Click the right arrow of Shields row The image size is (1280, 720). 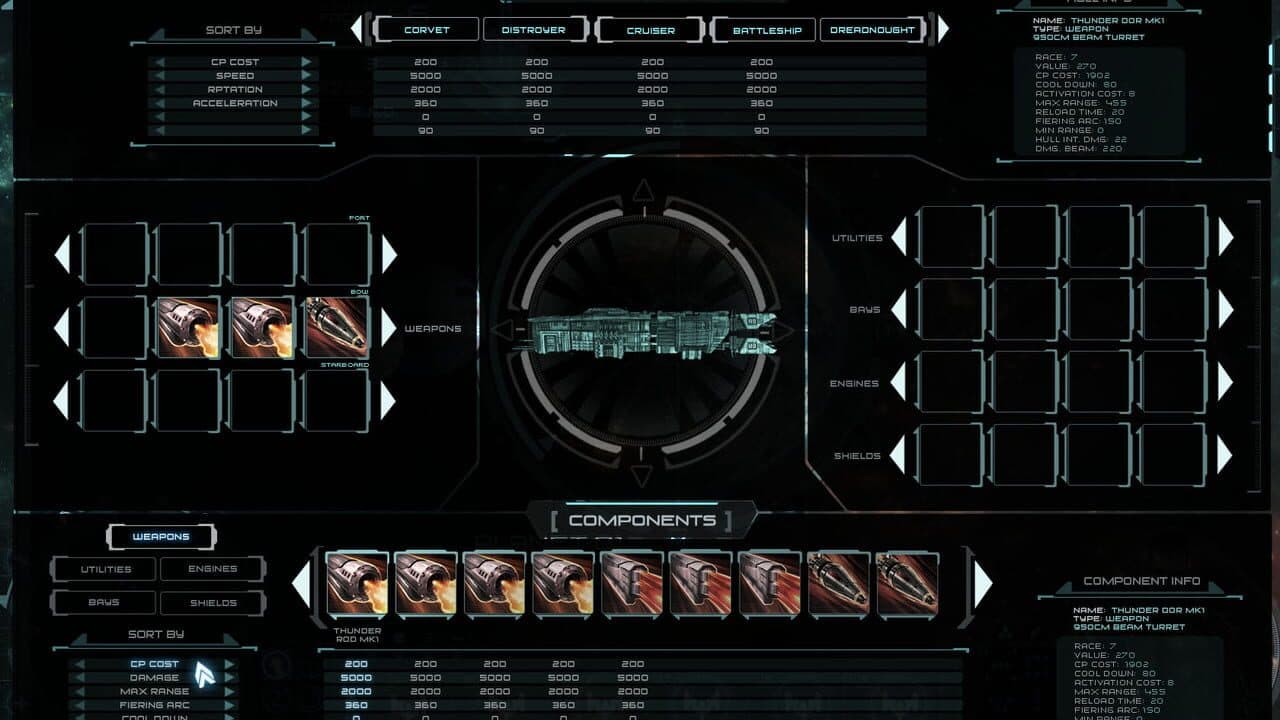[1225, 455]
